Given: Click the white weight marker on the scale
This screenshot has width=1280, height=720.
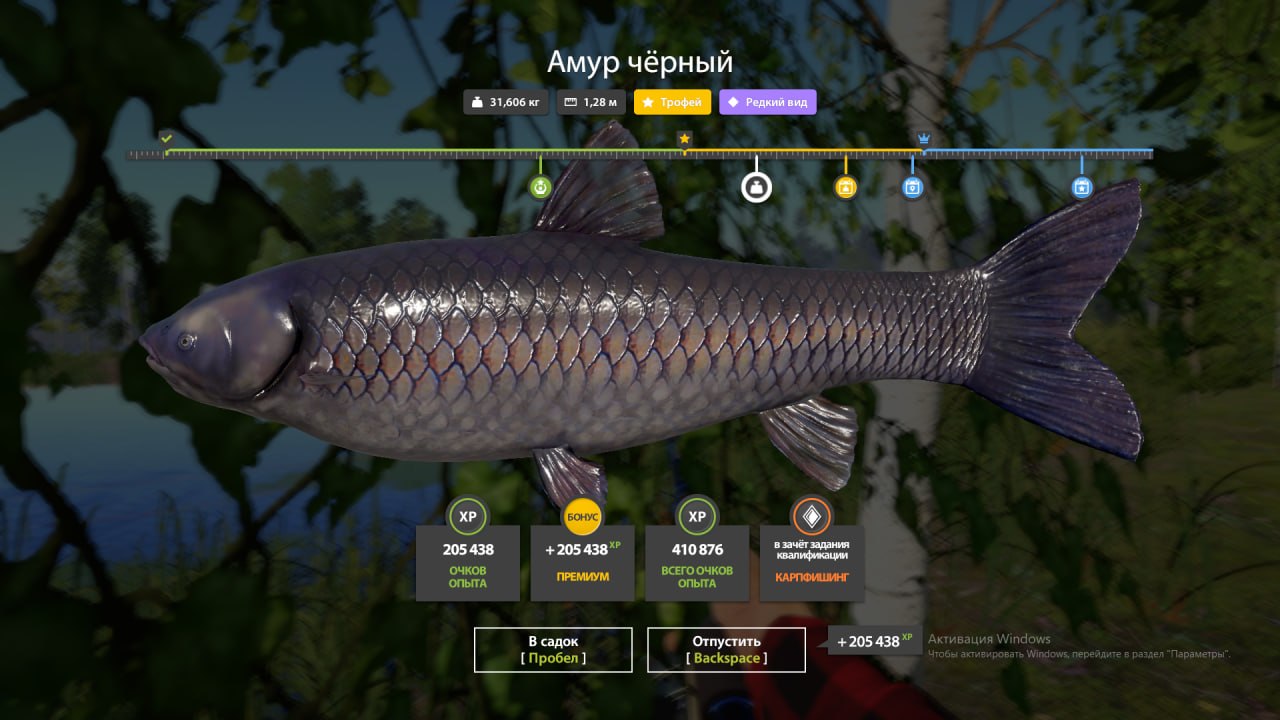Looking at the screenshot, I should pyautogui.click(x=756, y=187).
